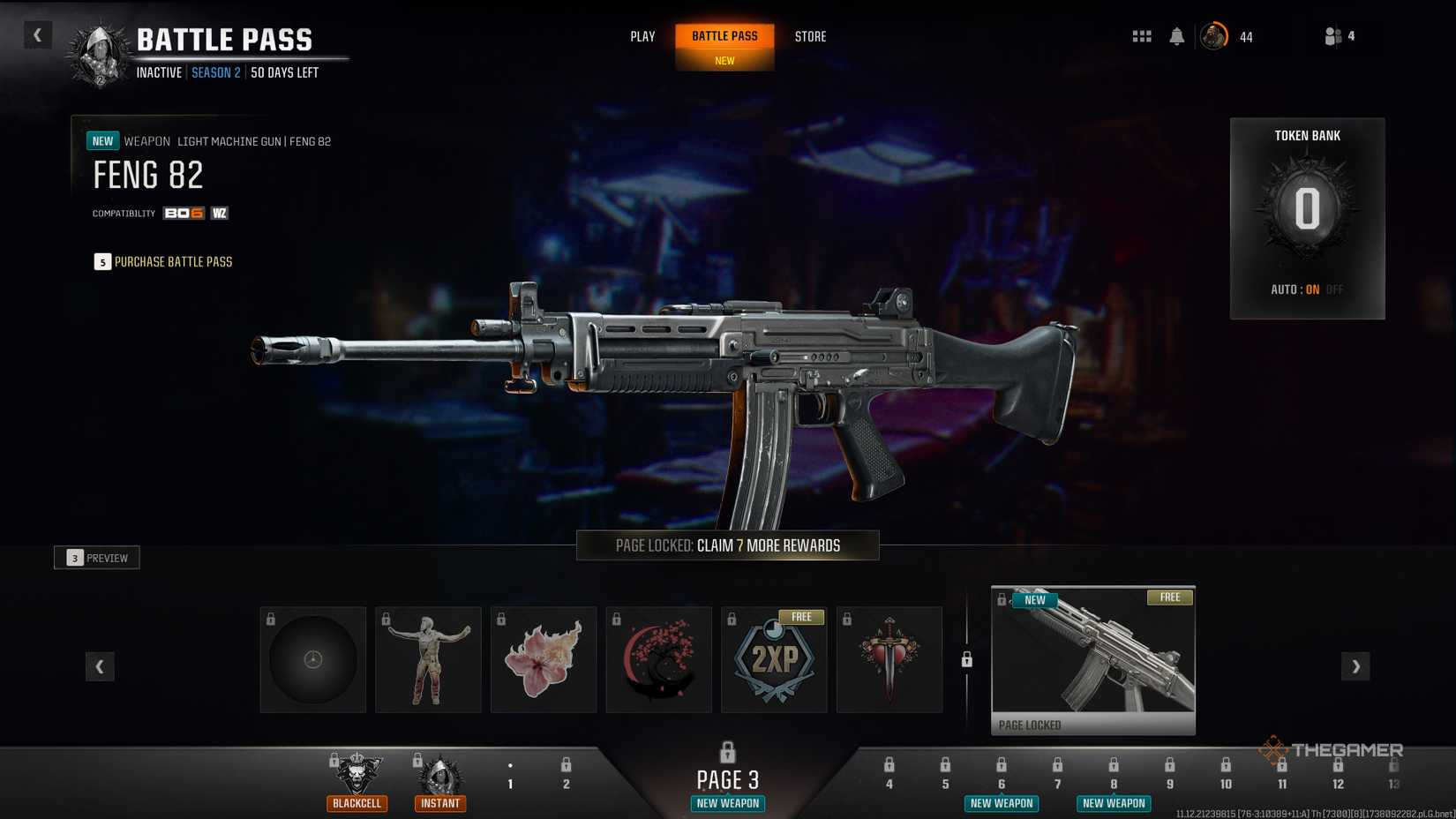
Task: Show next rewards with right arrow
Action: (x=1355, y=666)
